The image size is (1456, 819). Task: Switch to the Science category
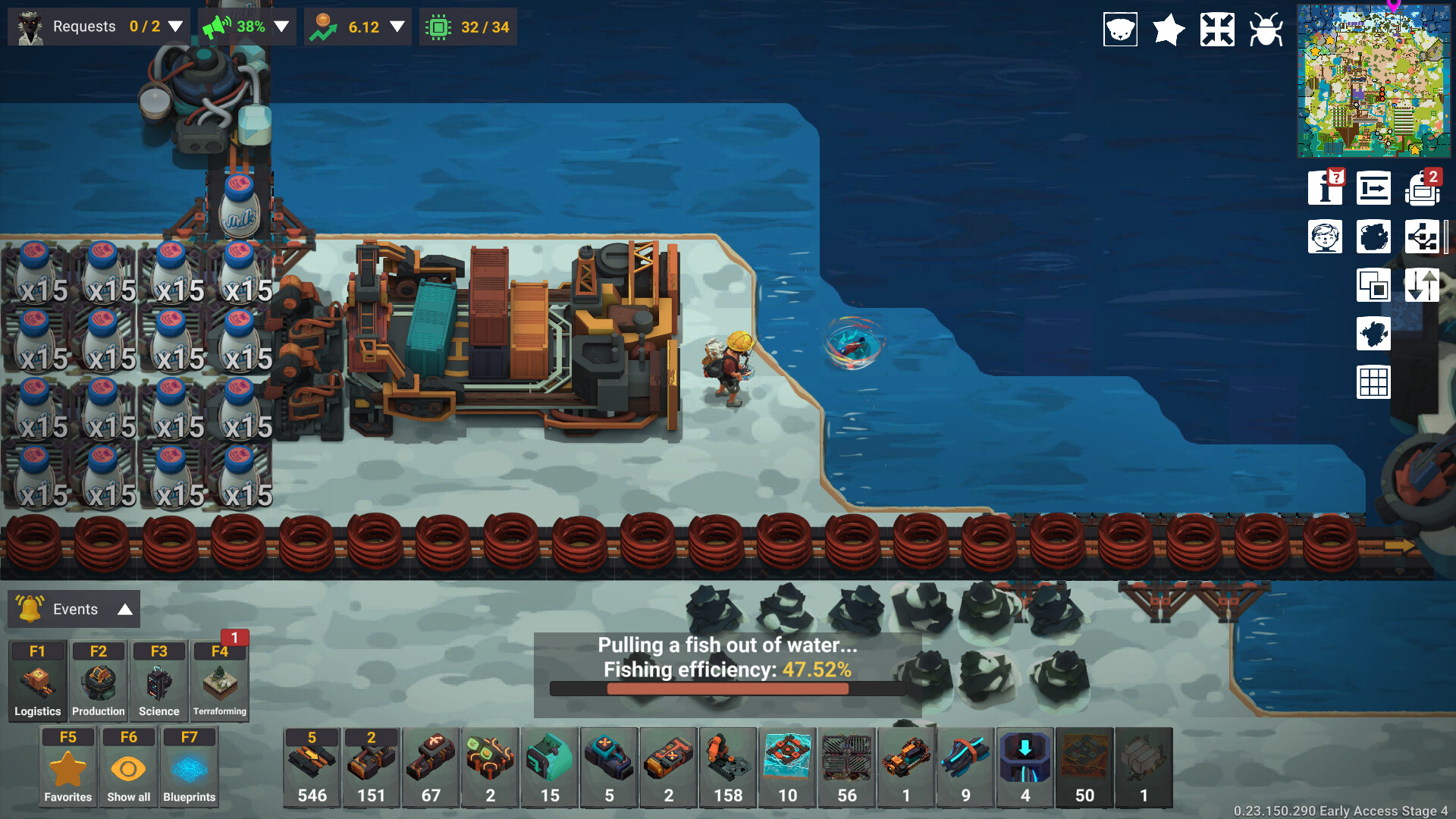click(x=158, y=680)
